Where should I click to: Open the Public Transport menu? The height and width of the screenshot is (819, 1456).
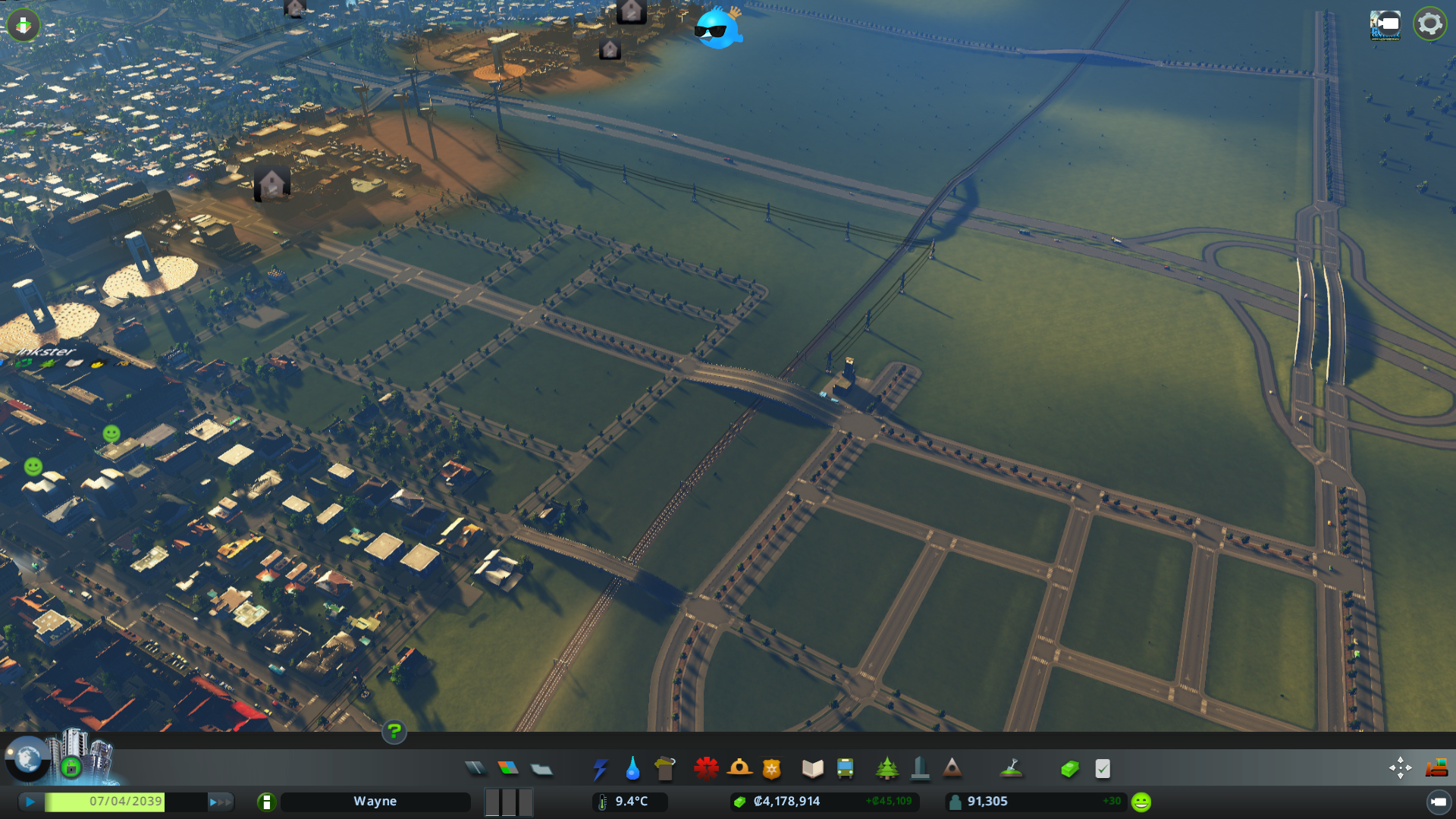[x=846, y=768]
